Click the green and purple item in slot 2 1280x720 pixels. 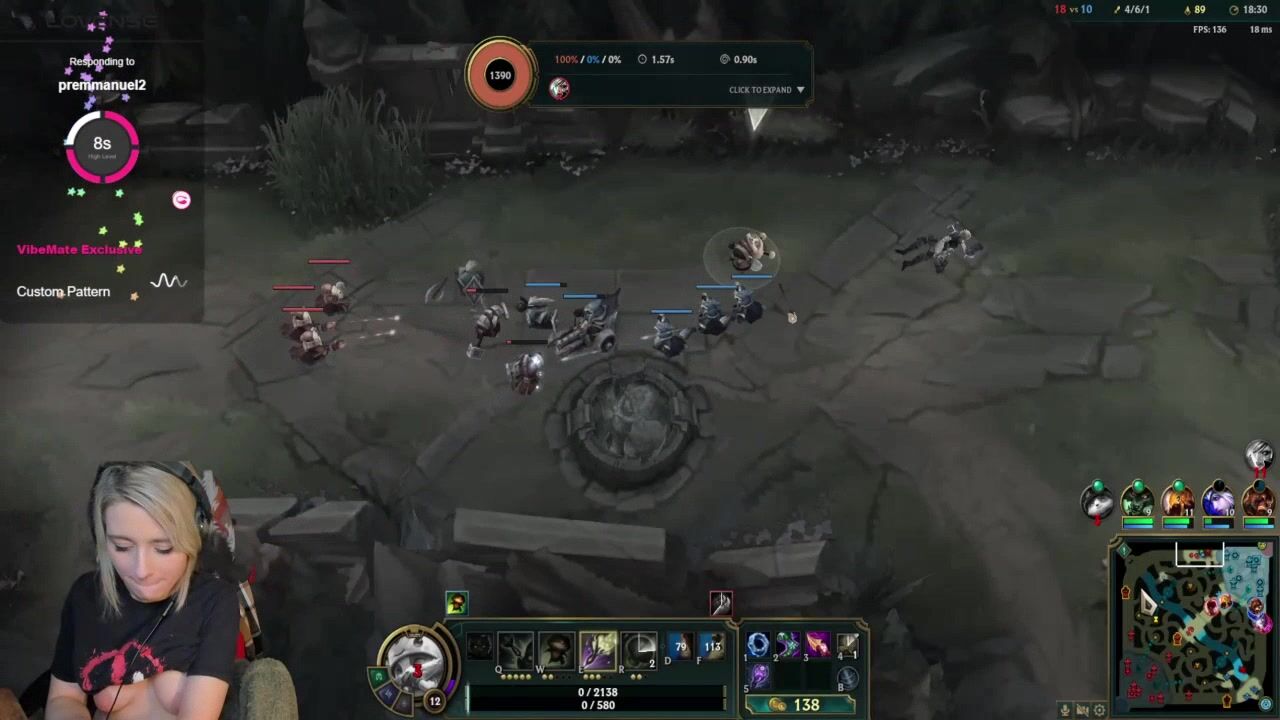tap(788, 645)
